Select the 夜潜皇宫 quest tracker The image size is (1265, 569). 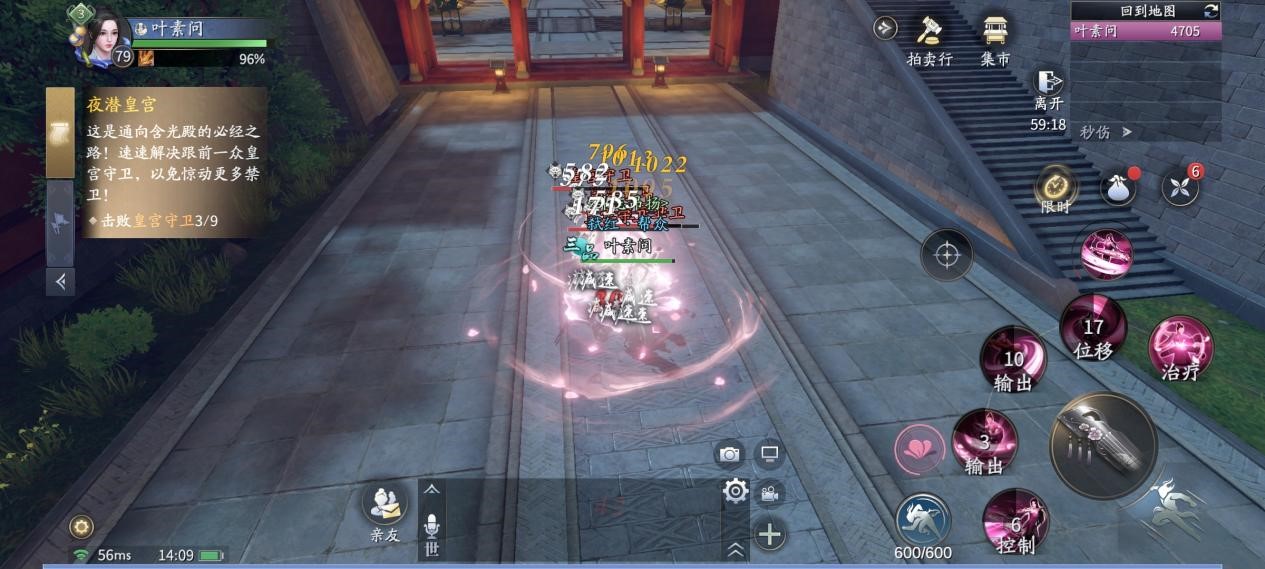tap(157, 161)
